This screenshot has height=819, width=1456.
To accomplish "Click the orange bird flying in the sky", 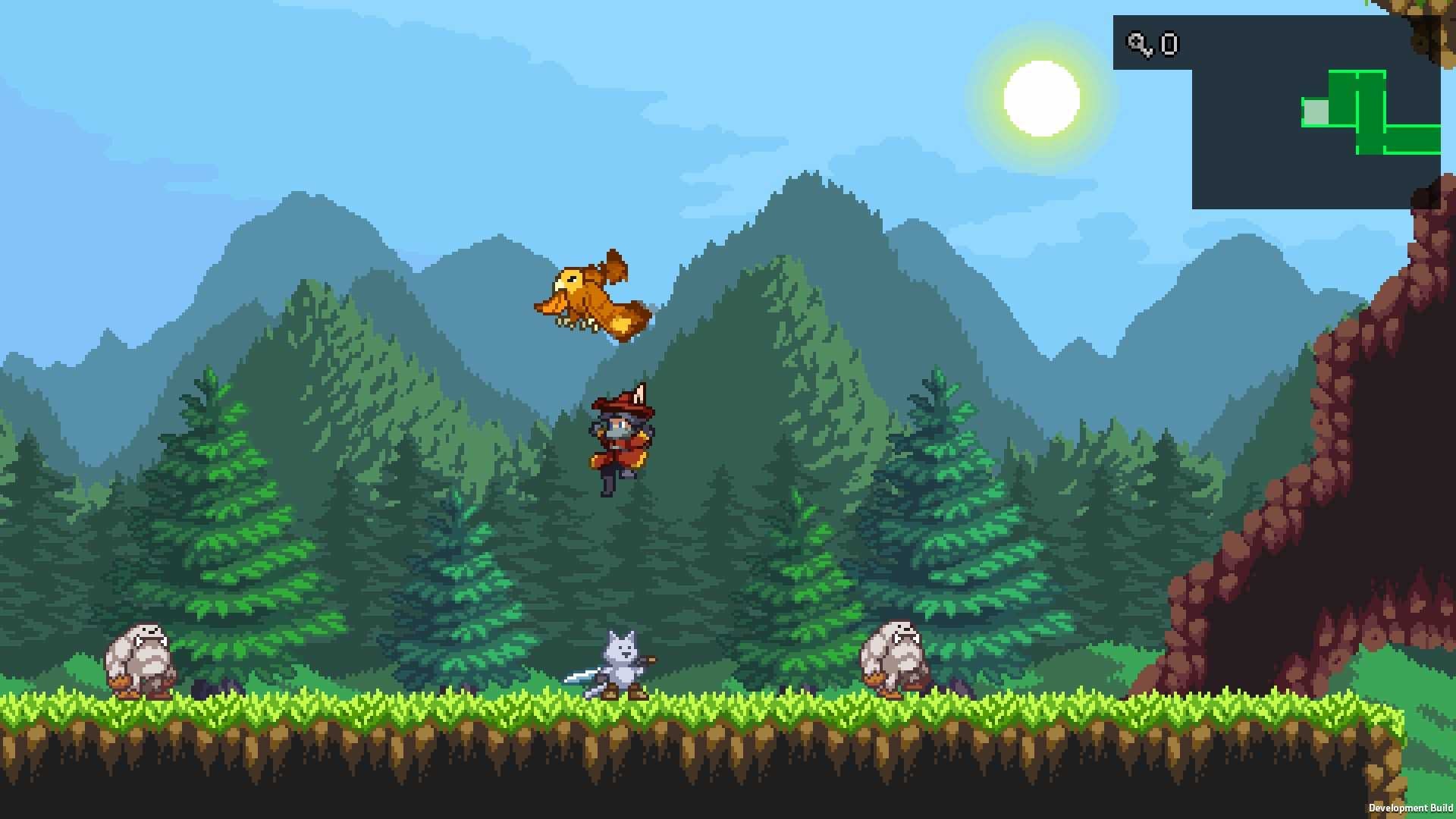I will tap(591, 296).
